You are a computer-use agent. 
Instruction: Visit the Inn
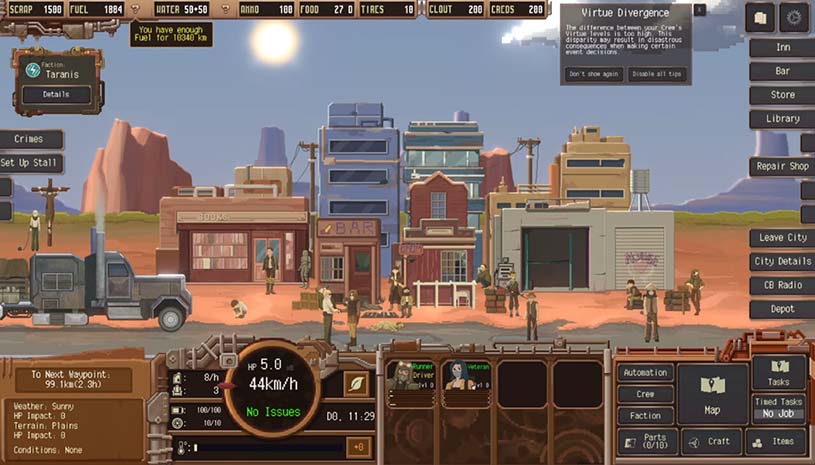click(782, 47)
